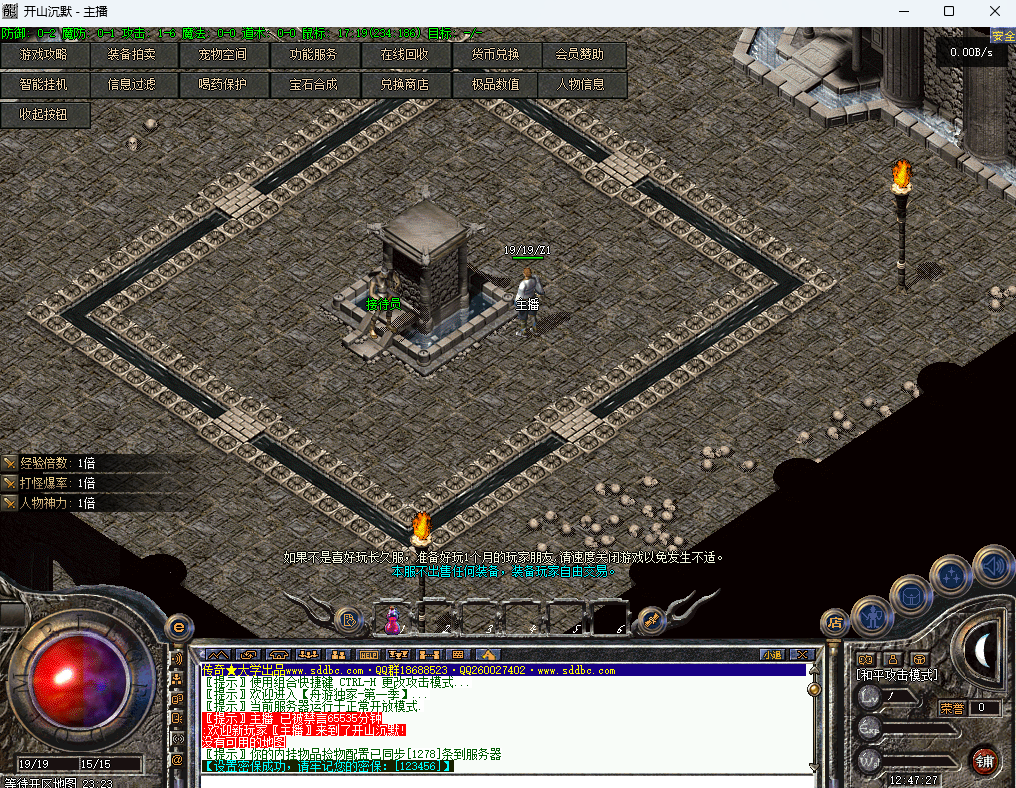
Task: Toggle sound with the speaker icon
Action: [x=993, y=566]
